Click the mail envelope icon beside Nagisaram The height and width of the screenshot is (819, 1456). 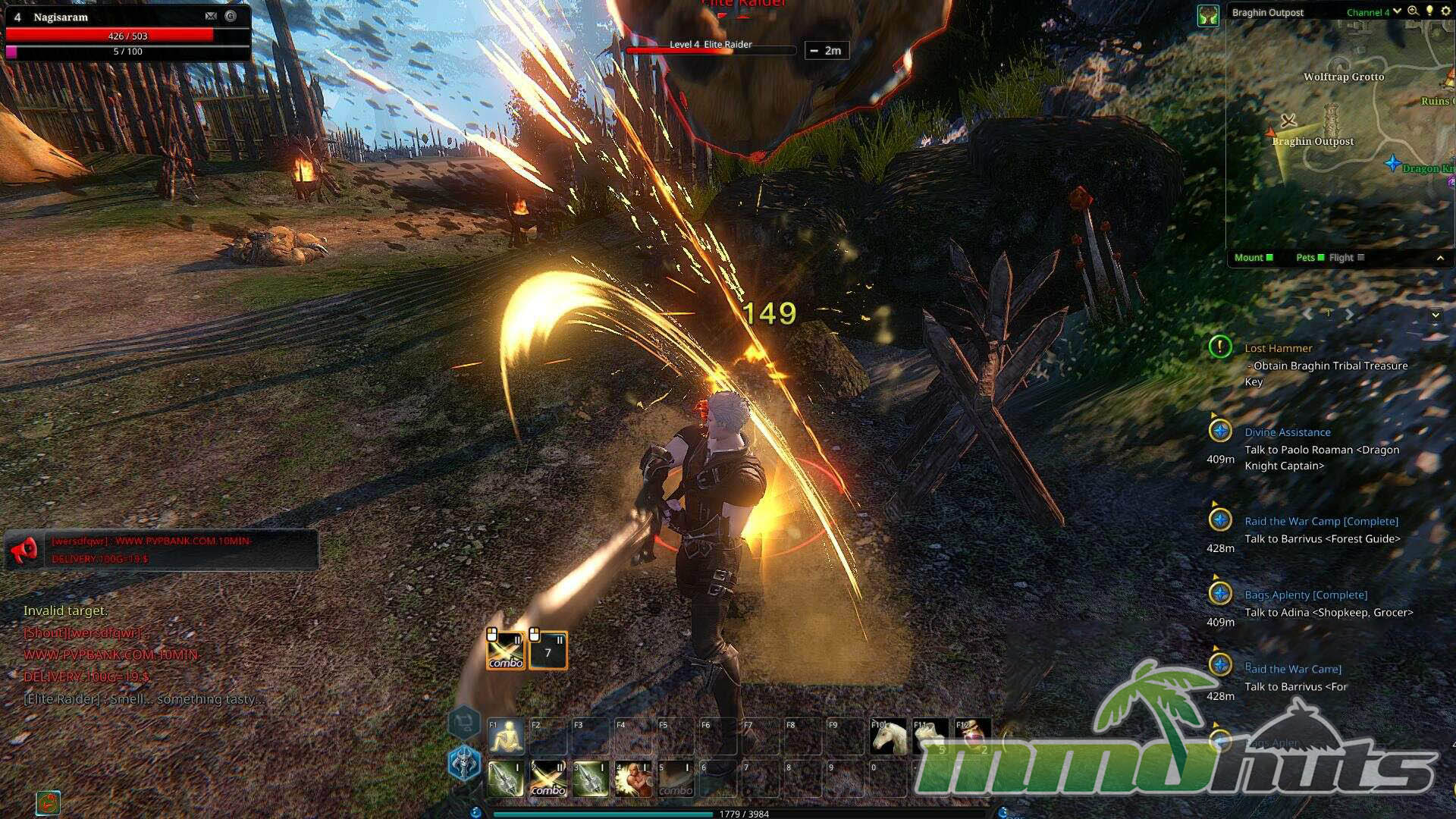(211, 16)
